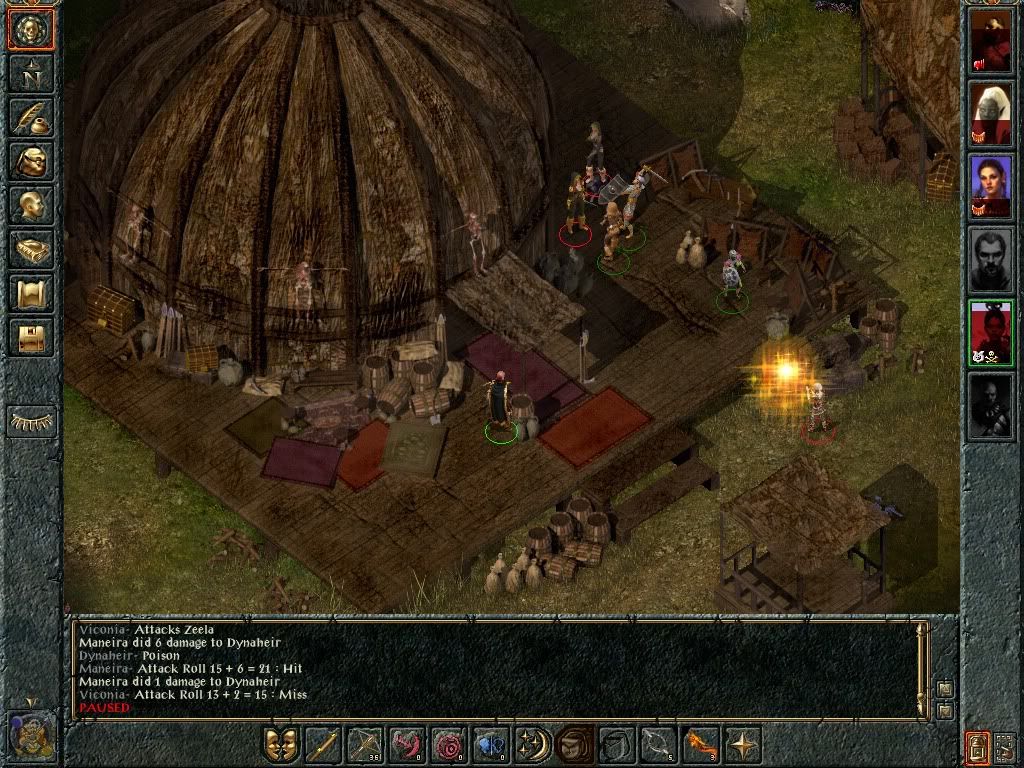
Task: Open the options chest button
Action: 31,338
